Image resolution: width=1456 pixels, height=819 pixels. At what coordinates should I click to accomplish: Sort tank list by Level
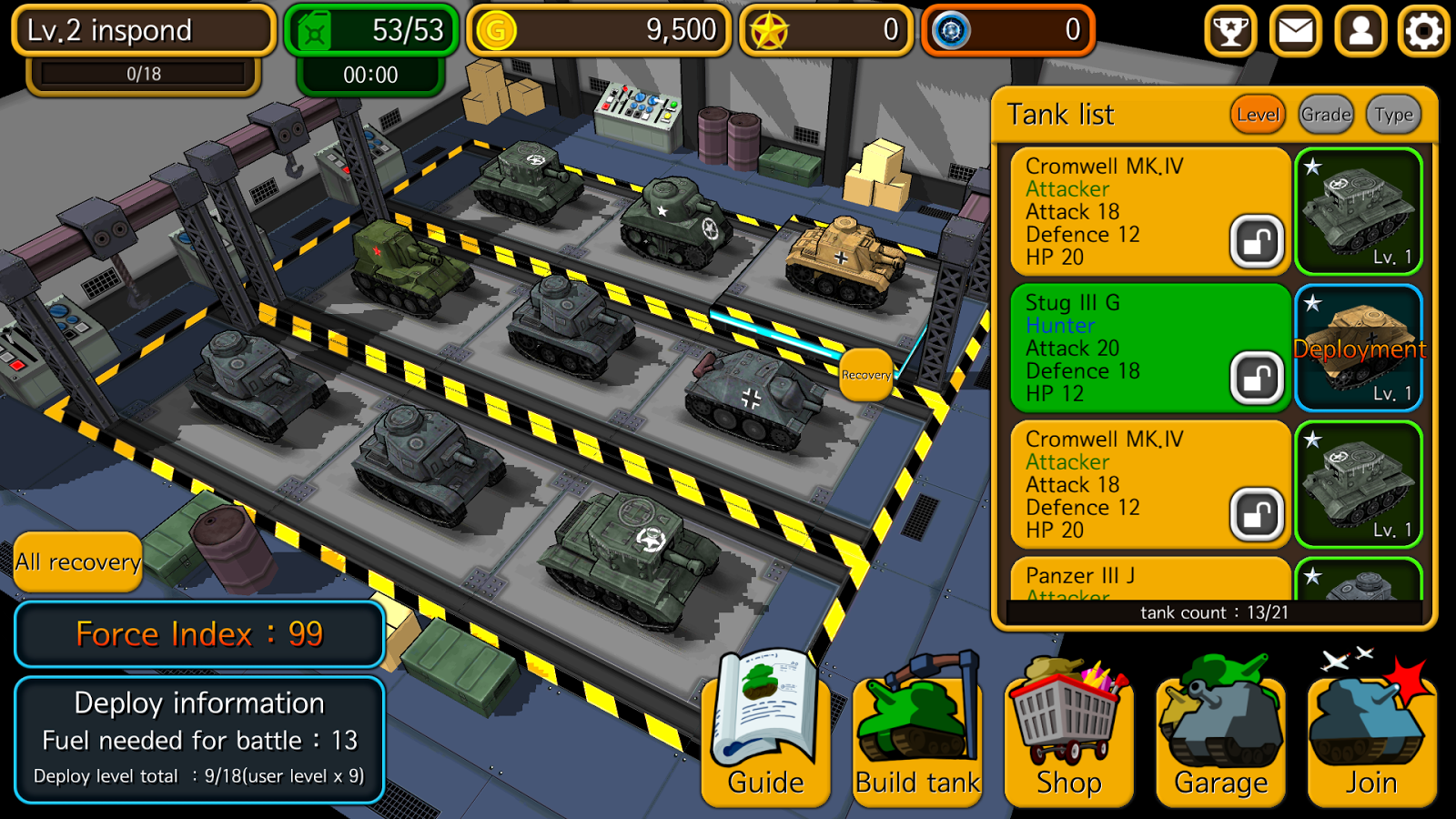pyautogui.click(x=1258, y=115)
